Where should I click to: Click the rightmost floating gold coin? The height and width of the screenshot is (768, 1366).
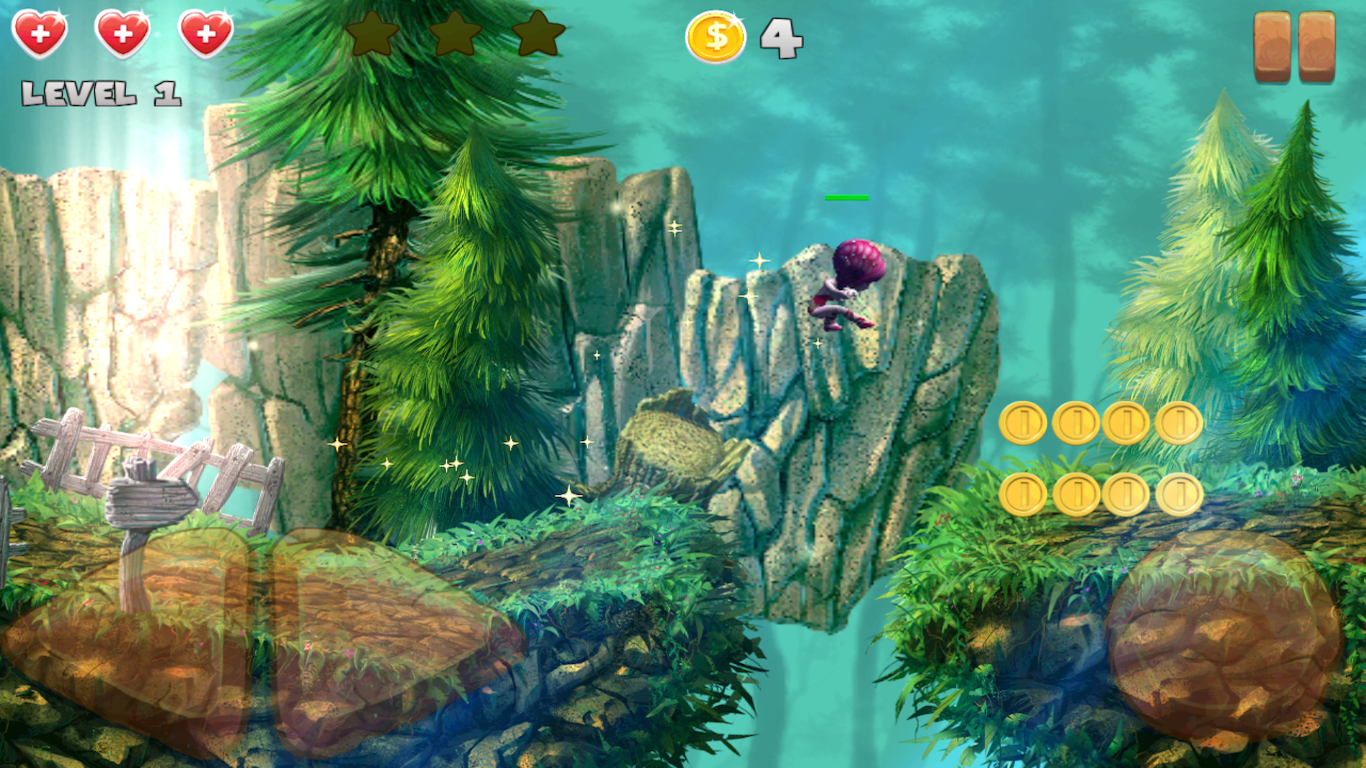point(1182,421)
